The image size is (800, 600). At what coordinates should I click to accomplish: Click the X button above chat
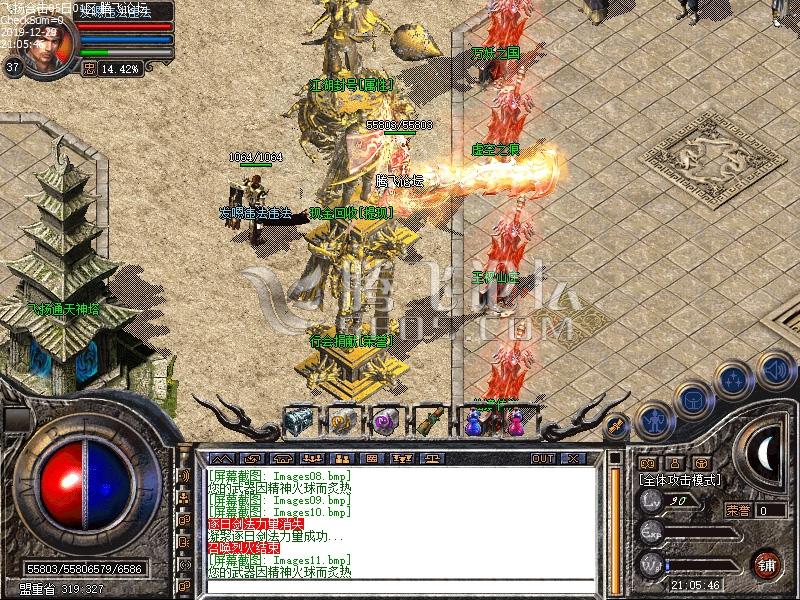coord(572,459)
